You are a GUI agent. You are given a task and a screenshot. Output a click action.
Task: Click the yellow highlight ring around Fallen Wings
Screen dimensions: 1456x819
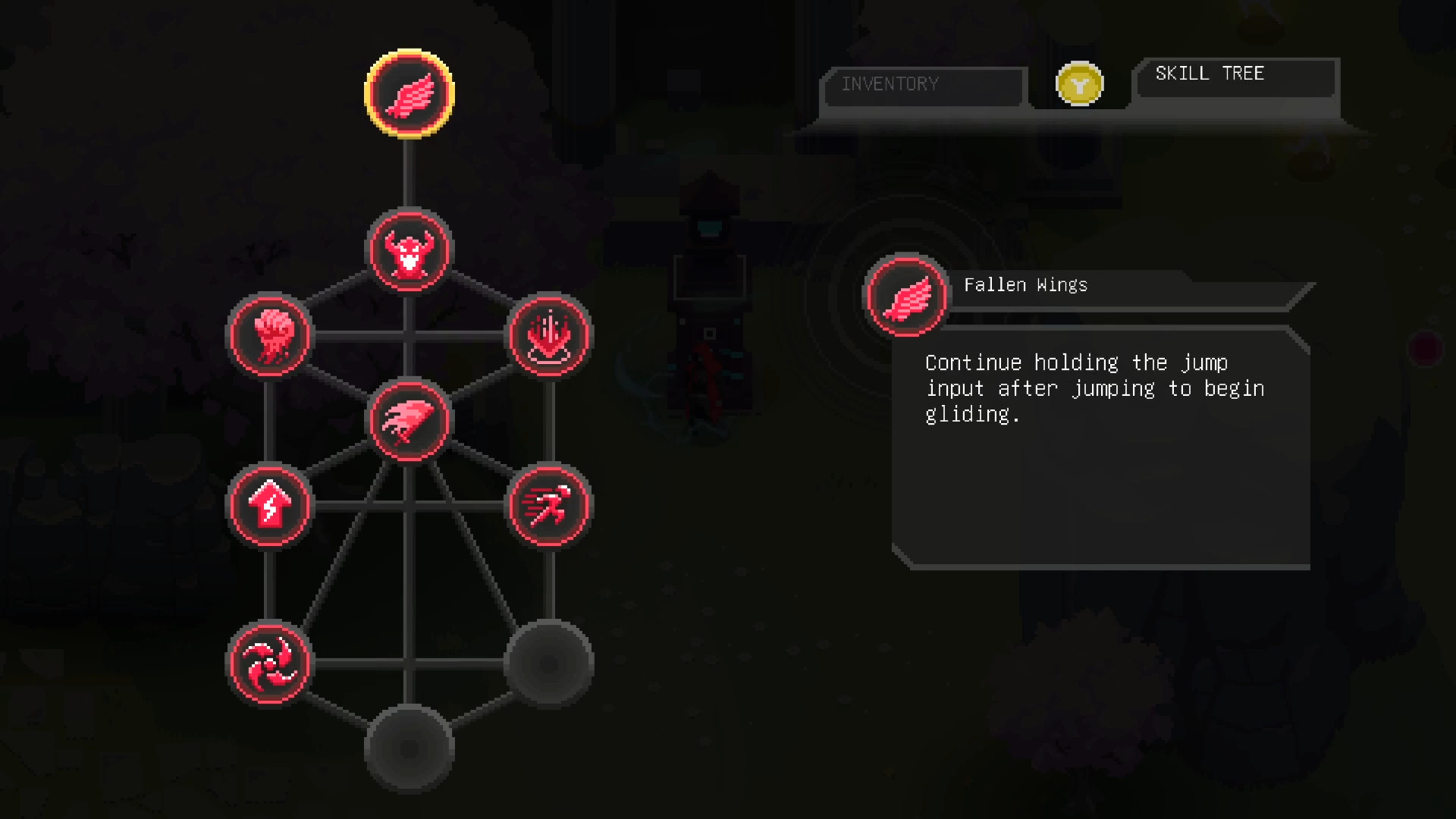tap(409, 53)
